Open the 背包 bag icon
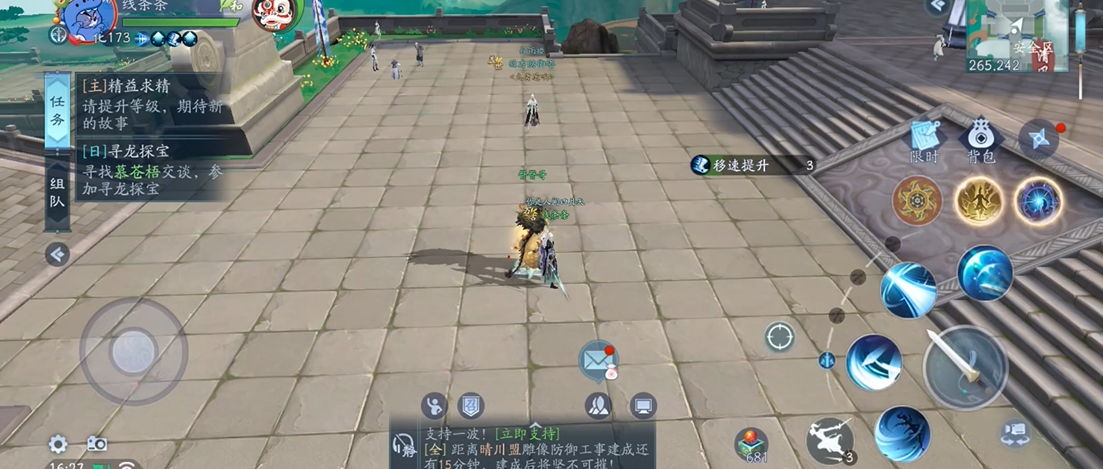Viewport: 1103px width, 469px height. click(980, 139)
